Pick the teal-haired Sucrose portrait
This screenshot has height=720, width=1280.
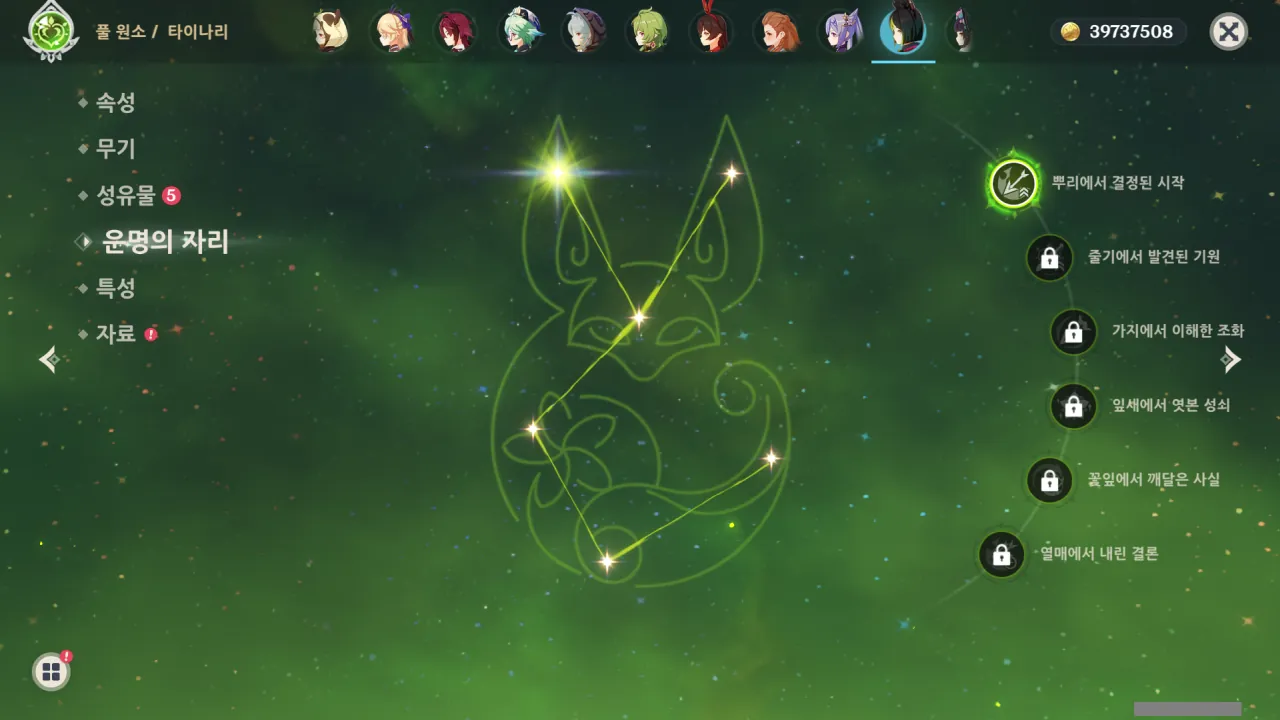[x=520, y=32]
